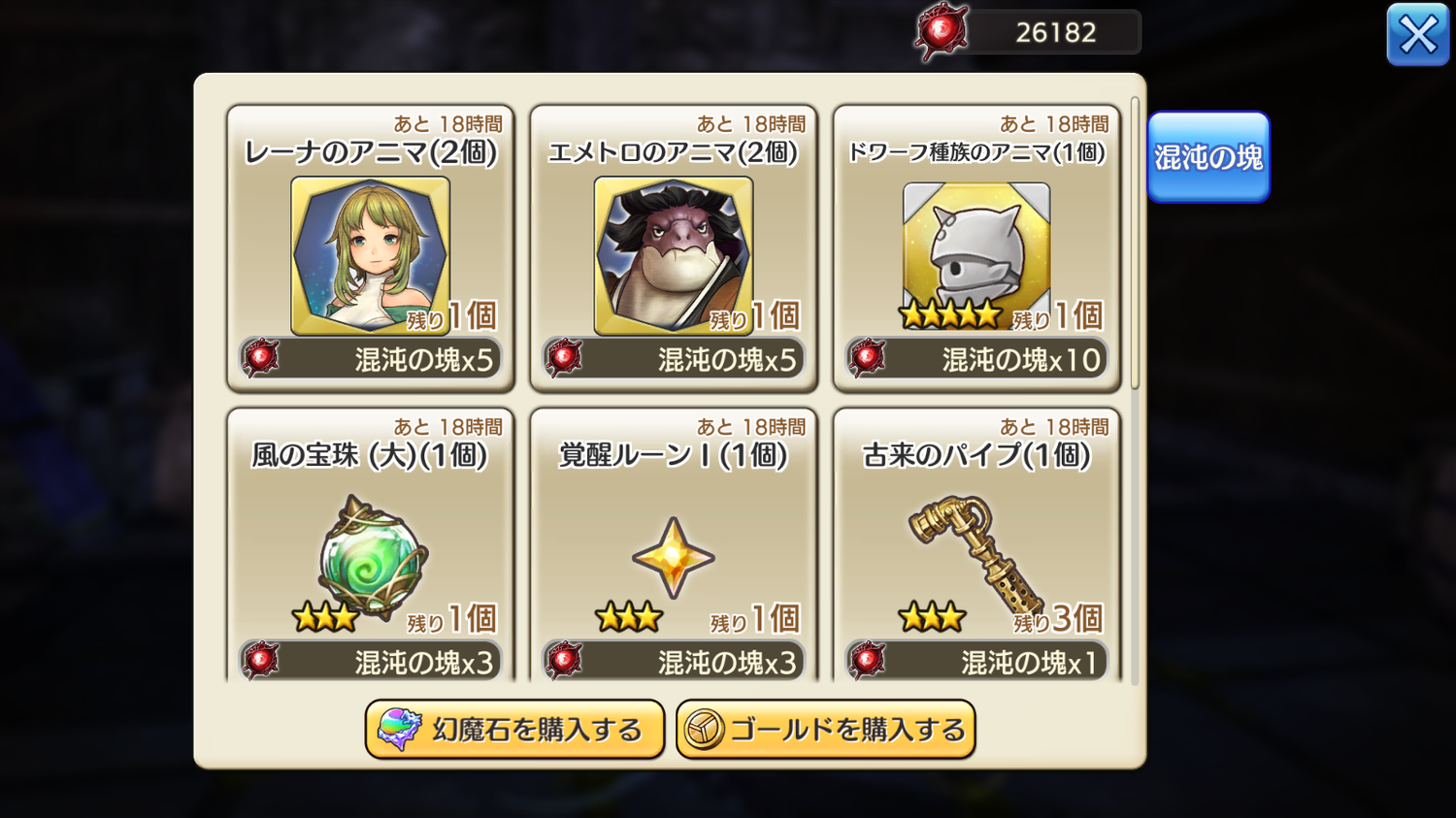Tap the ゴールドを購入する button

tap(825, 729)
